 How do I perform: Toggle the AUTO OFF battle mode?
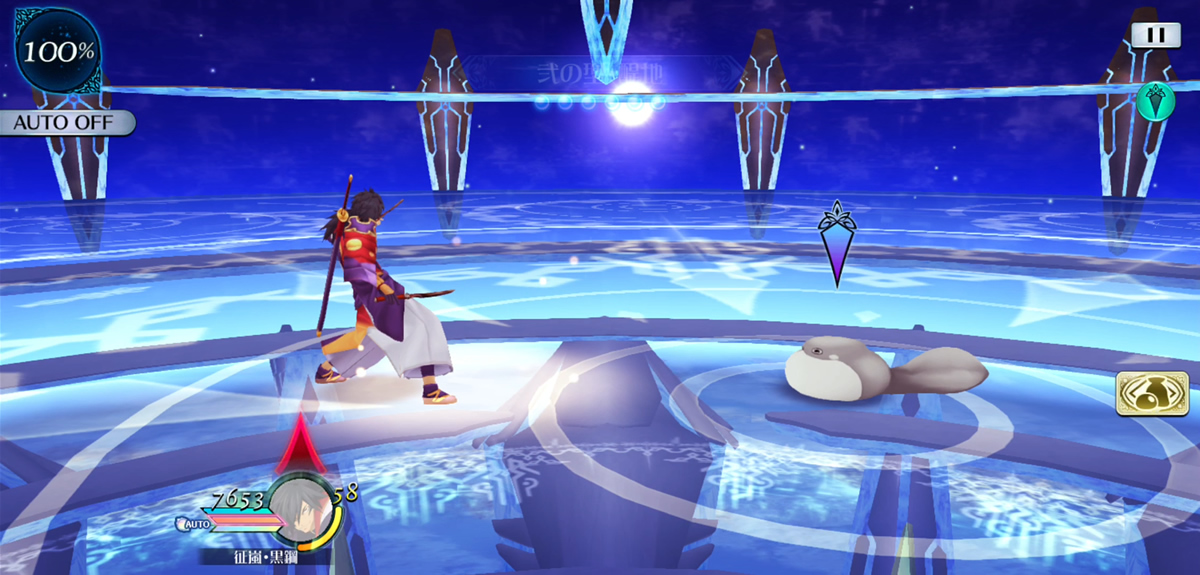point(66,123)
